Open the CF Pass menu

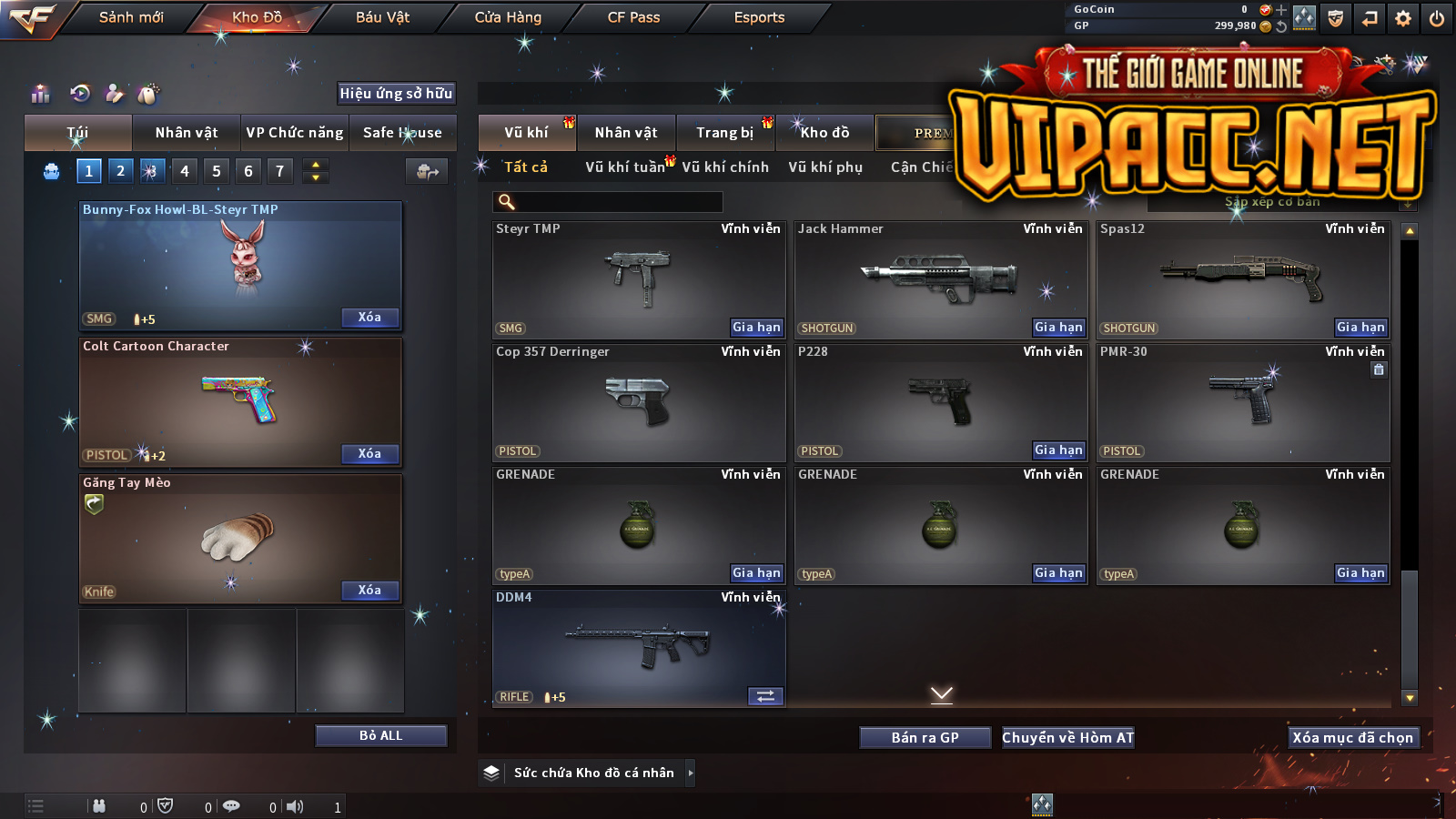tap(633, 17)
